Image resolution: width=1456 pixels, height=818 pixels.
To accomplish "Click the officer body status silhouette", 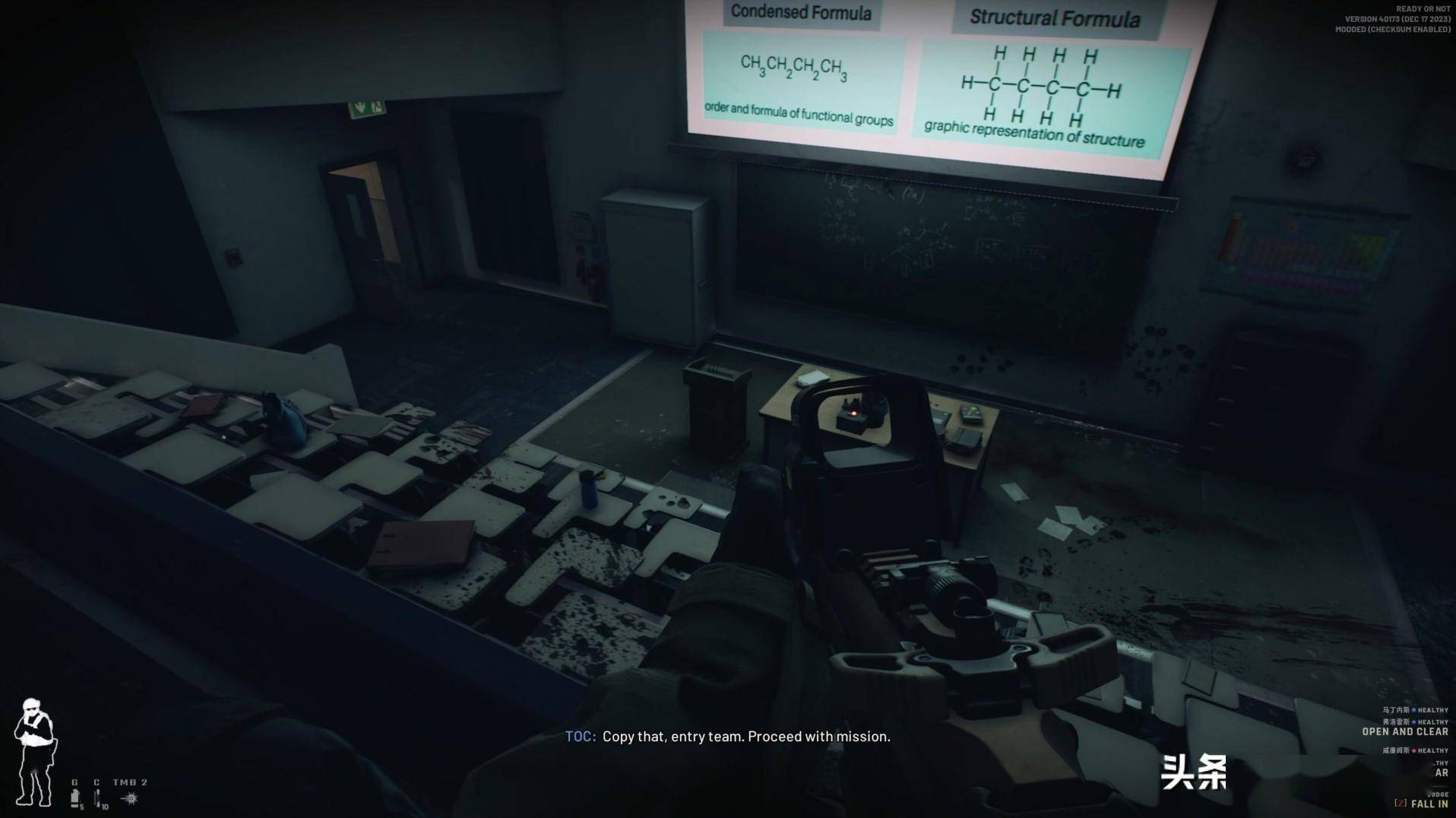I will click(x=33, y=752).
